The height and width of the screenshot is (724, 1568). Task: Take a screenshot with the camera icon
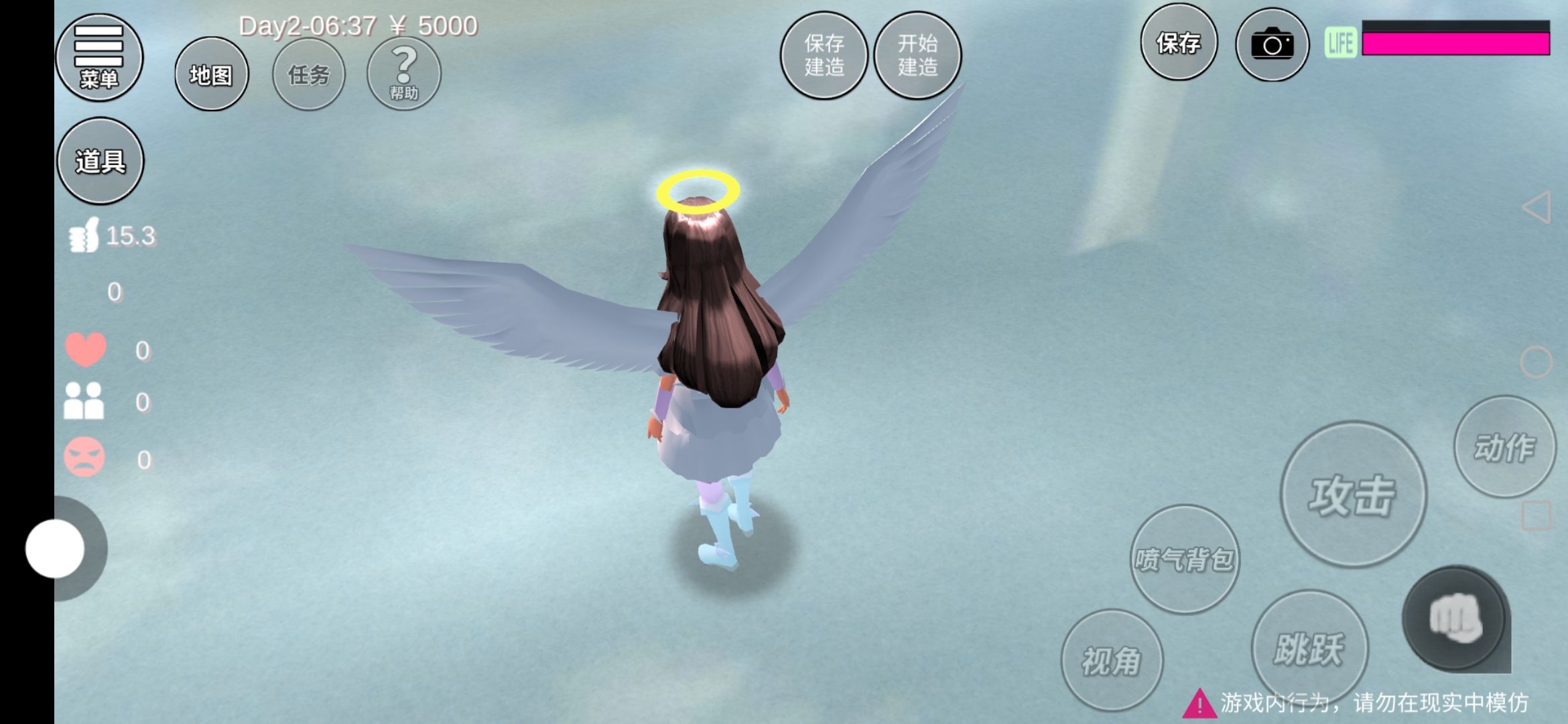pyautogui.click(x=1272, y=45)
